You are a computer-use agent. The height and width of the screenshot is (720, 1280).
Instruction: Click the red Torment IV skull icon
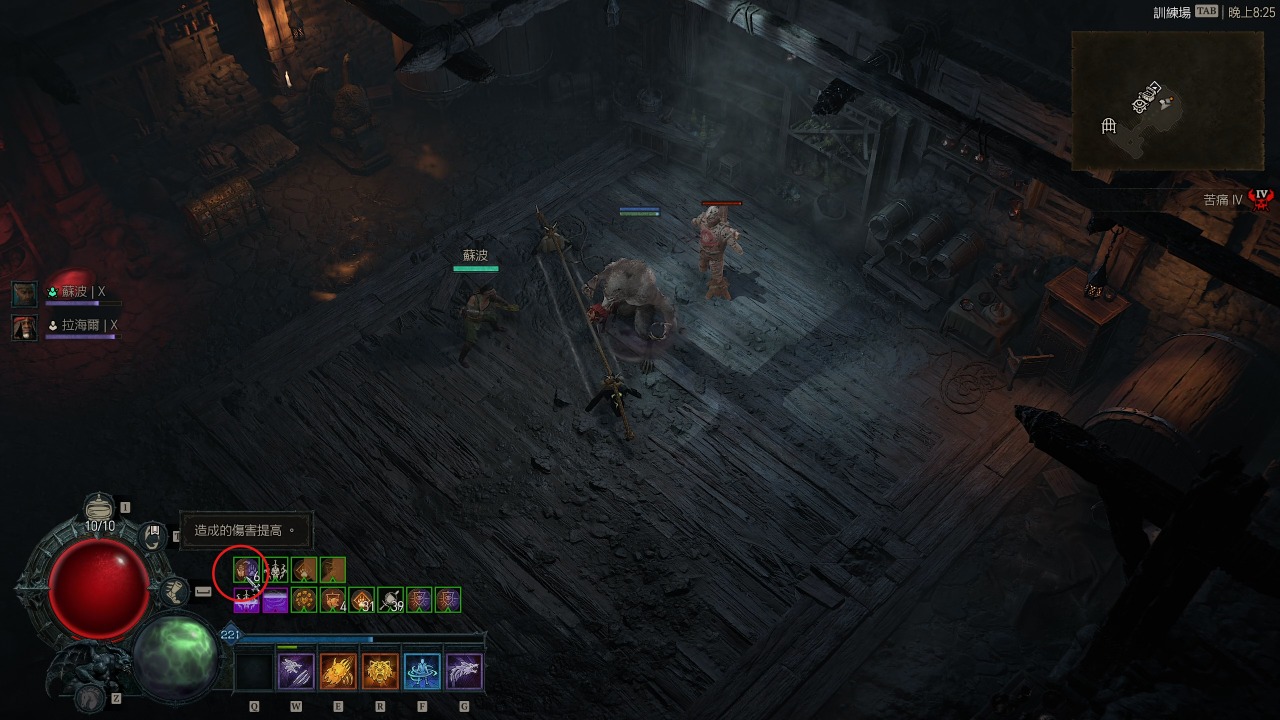pos(1262,199)
